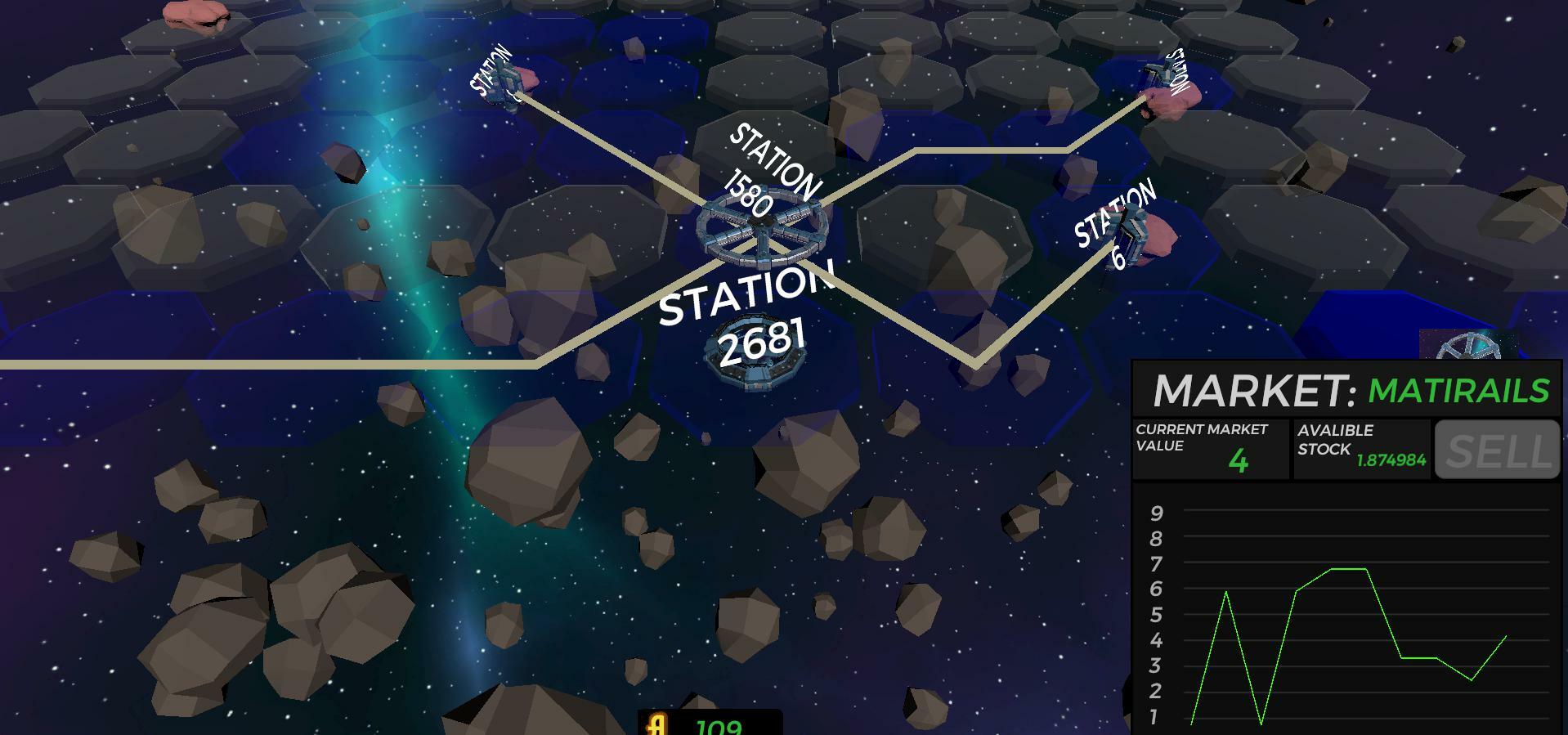Click the pink asteroid in the top-left corner
Image resolution: width=1568 pixels, height=735 pixels.
pos(196,12)
